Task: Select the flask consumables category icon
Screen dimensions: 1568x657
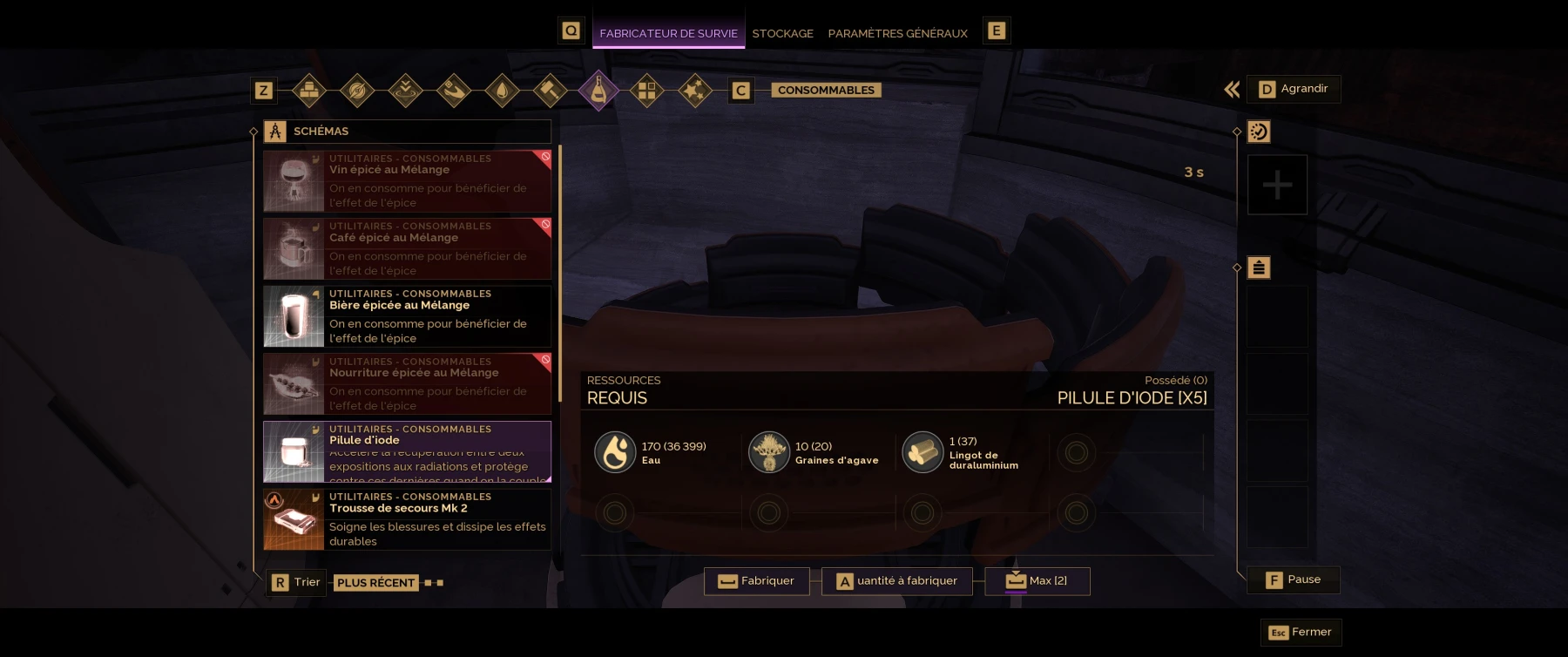Action: coord(598,91)
